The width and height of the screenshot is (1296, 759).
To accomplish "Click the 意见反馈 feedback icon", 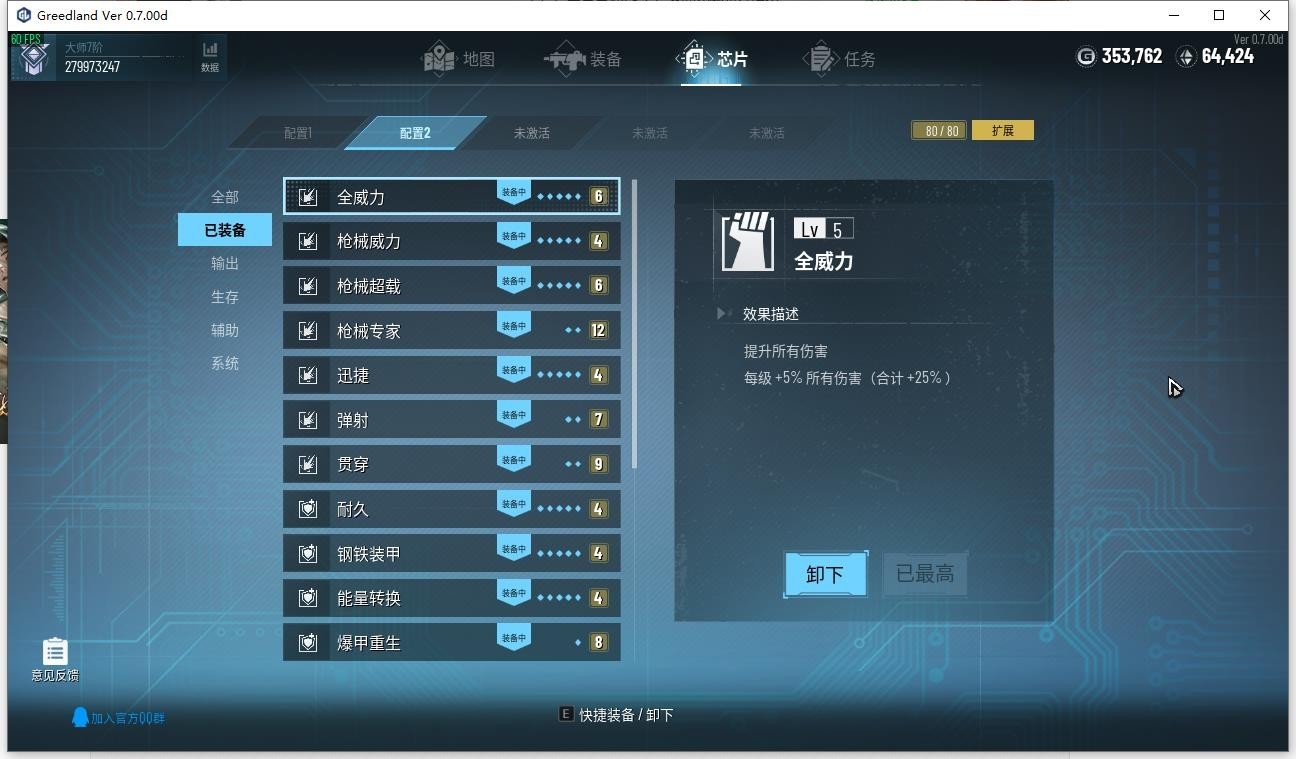I will click(x=54, y=651).
